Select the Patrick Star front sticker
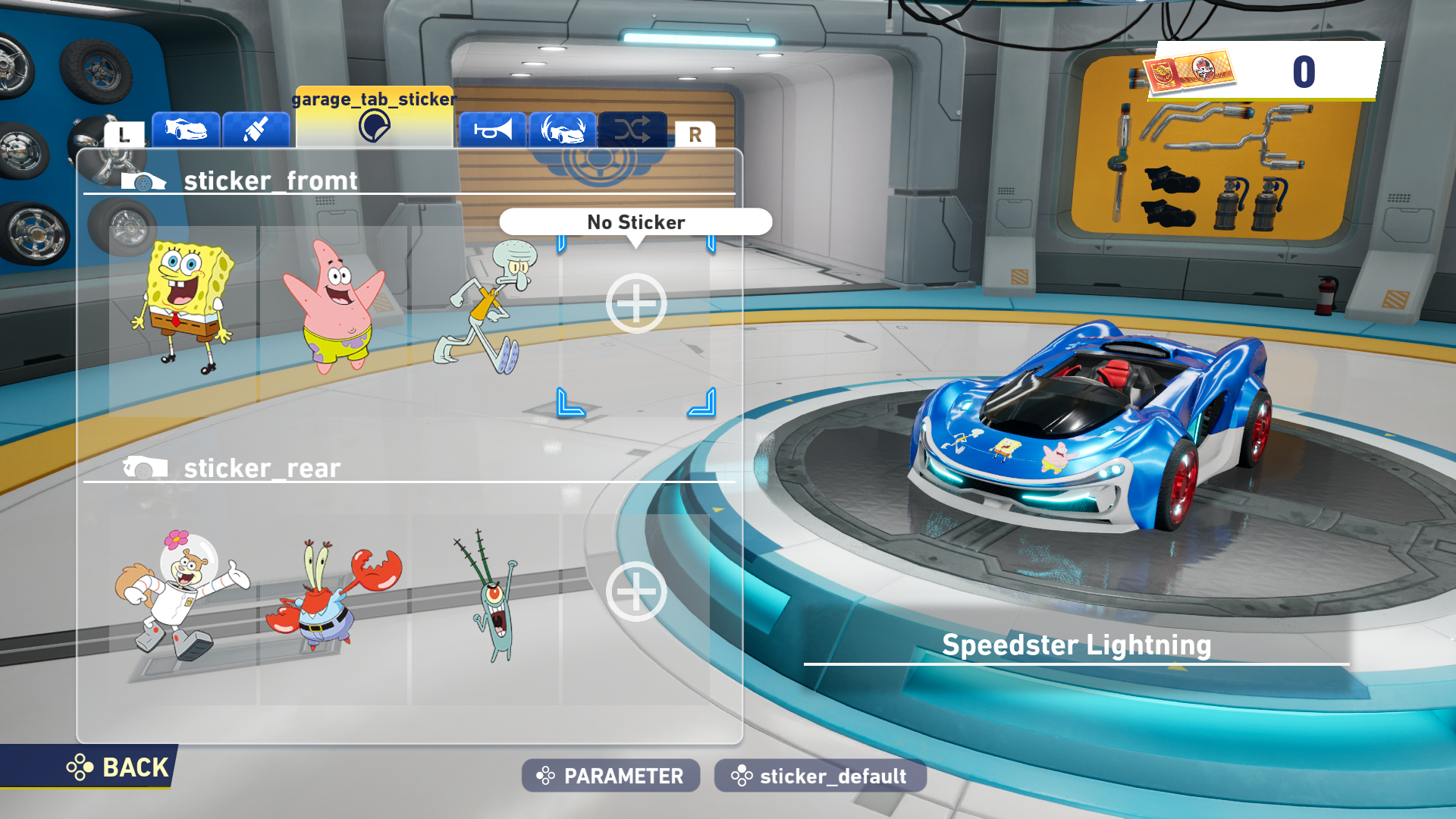This screenshot has height=819, width=1456. [334, 307]
